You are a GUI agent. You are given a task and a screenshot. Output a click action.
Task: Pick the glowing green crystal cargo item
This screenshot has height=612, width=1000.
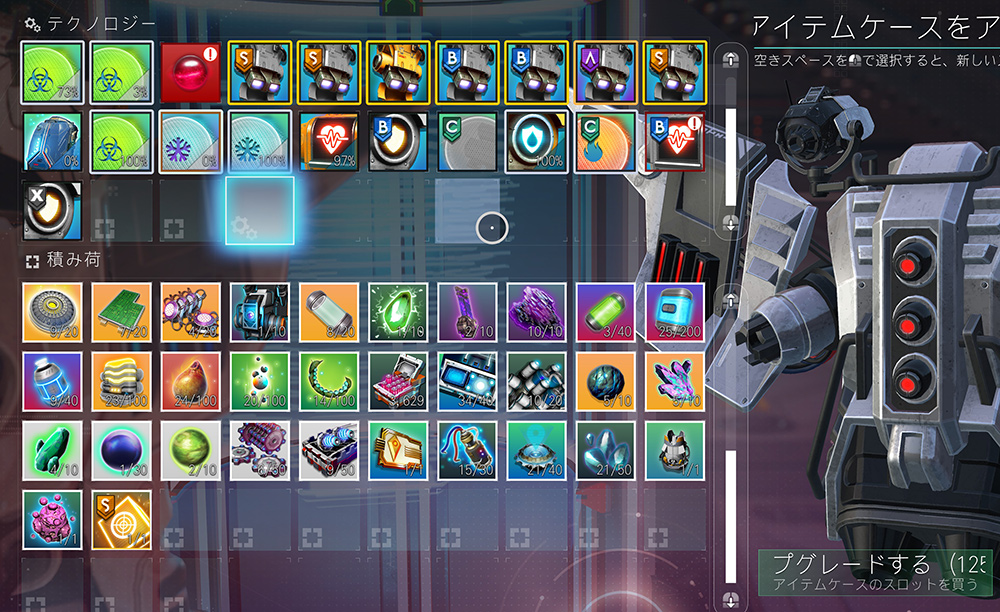point(398,312)
